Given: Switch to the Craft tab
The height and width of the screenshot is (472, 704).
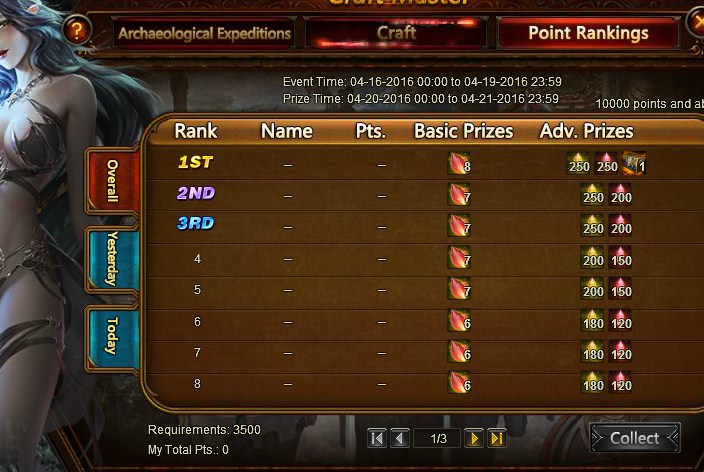Looking at the screenshot, I should coord(396,33).
